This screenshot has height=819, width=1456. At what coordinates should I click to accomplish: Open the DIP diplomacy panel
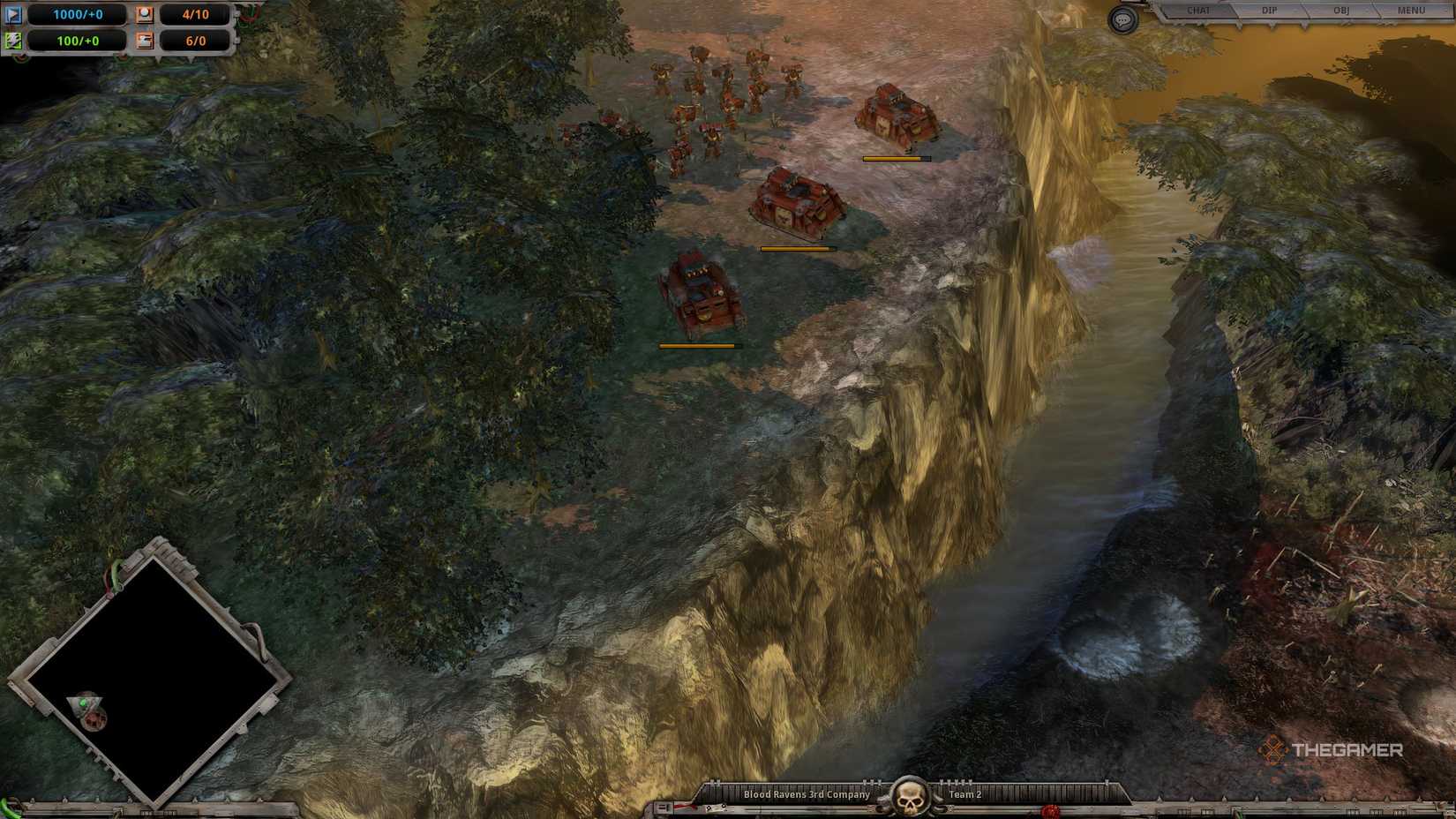tap(1268, 11)
